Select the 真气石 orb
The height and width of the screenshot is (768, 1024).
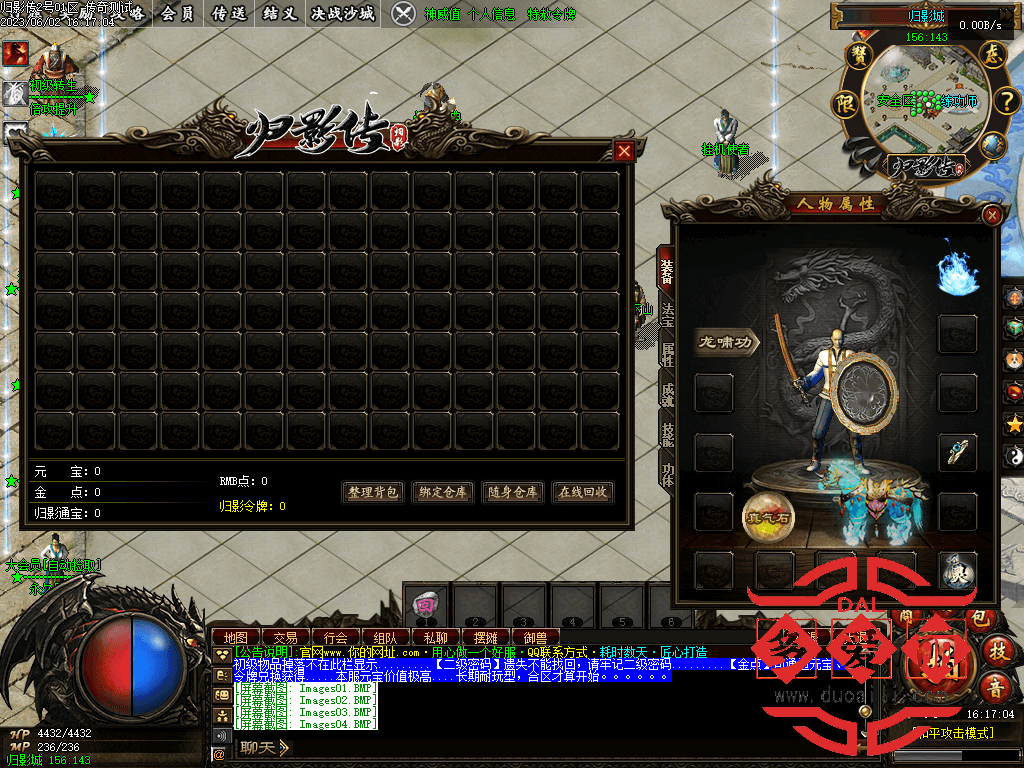768,517
